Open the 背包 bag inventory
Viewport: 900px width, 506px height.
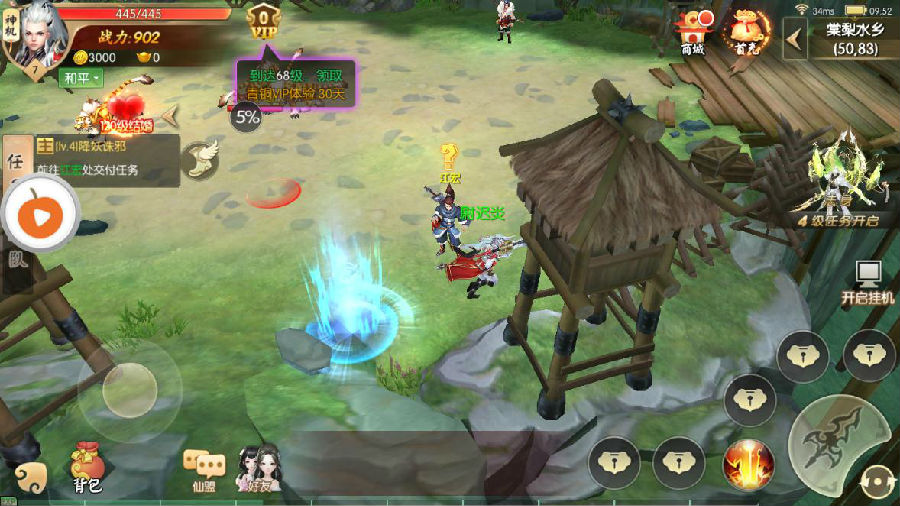(x=86, y=469)
